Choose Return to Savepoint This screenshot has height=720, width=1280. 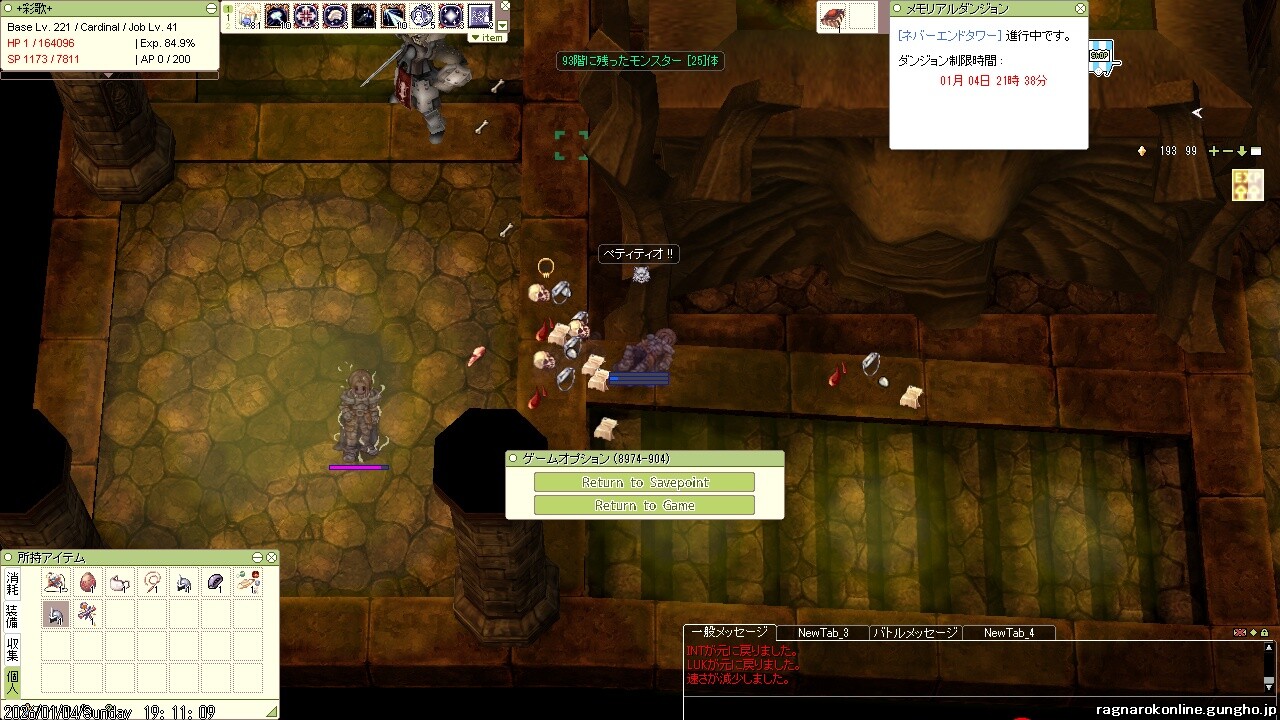[x=644, y=483]
